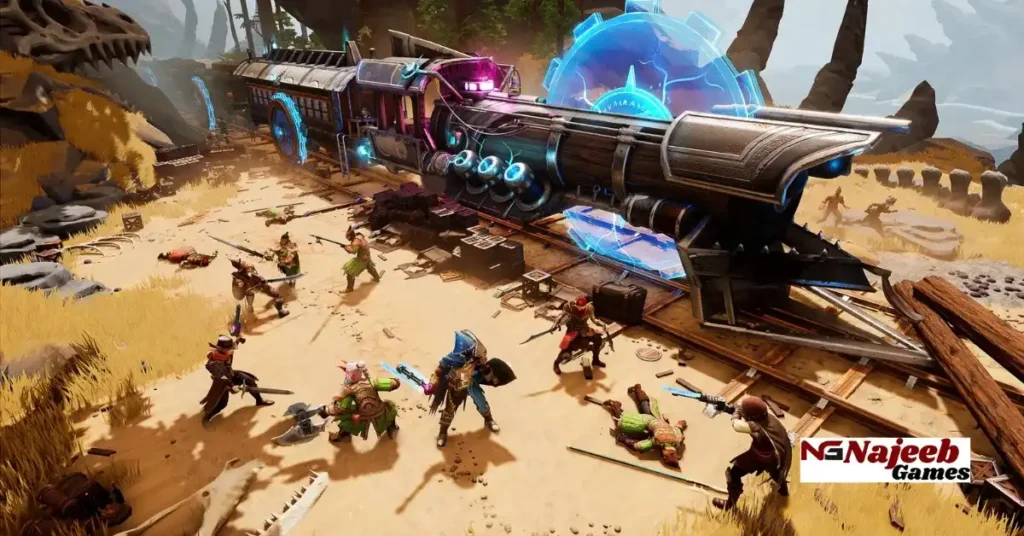This screenshot has width=1024, height=536.
Task: Click the Najeeb Games watermark logo
Action: click(884, 459)
